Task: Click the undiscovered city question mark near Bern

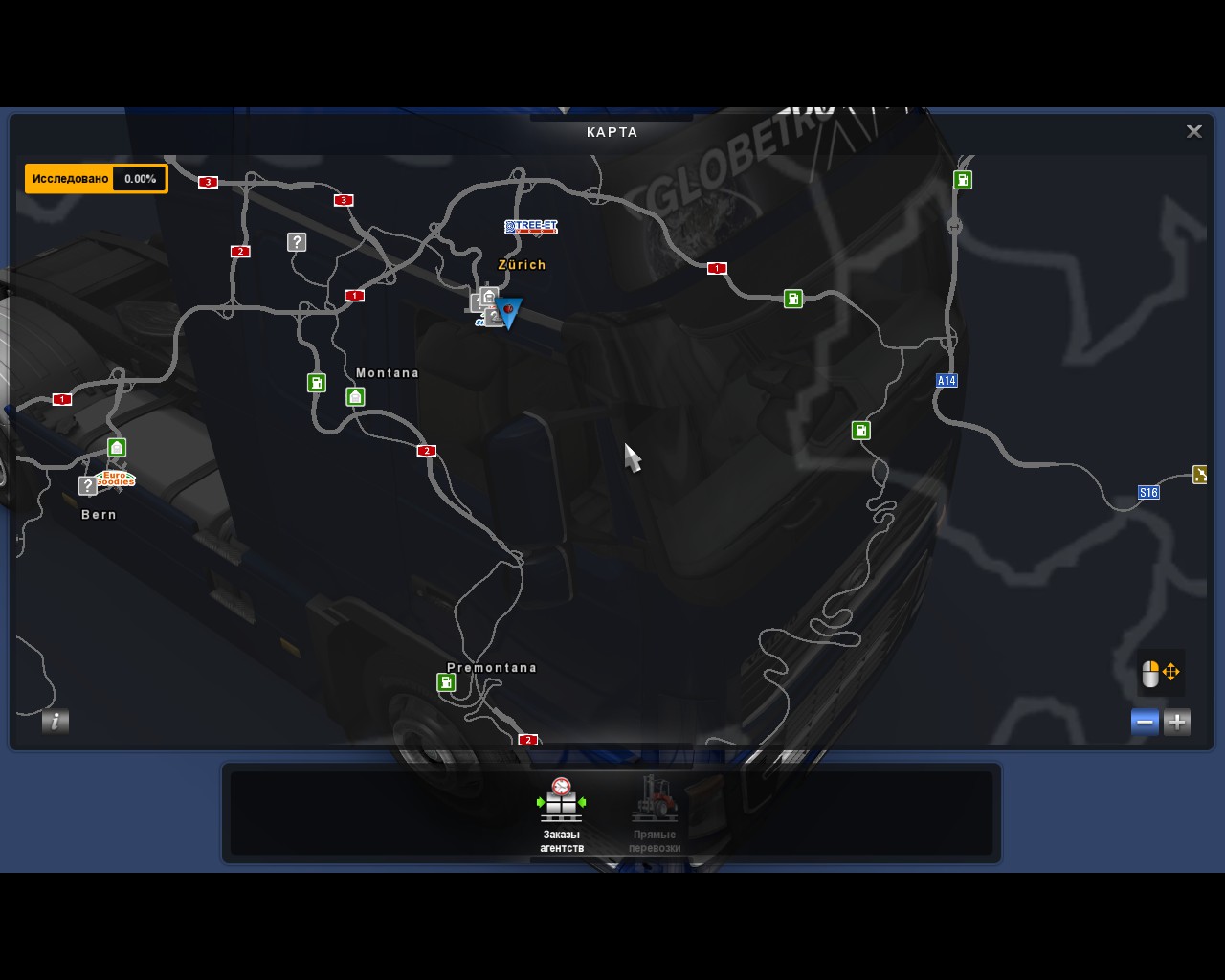Action: [88, 486]
